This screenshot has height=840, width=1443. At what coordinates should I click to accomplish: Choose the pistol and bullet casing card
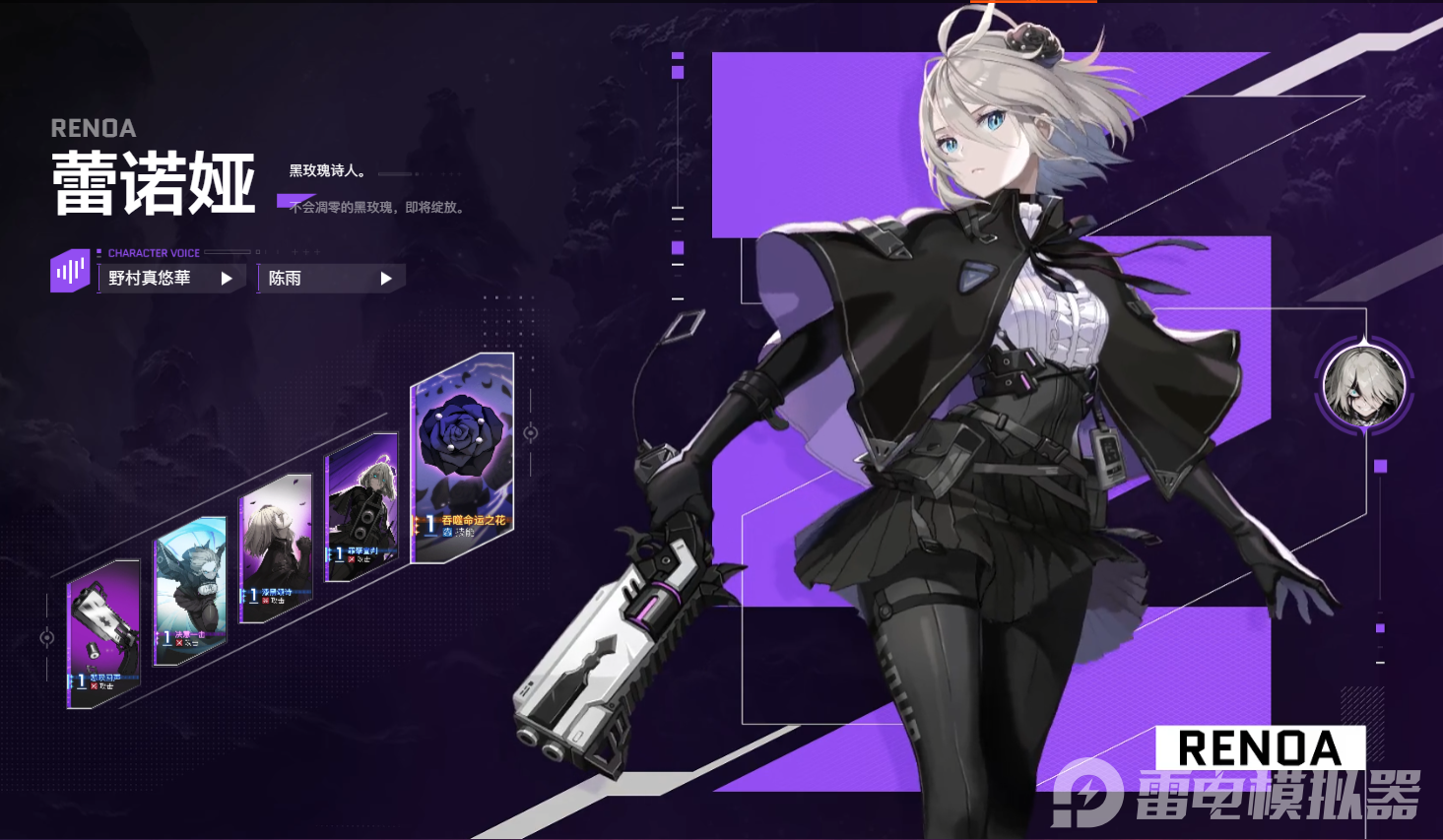click(x=103, y=634)
